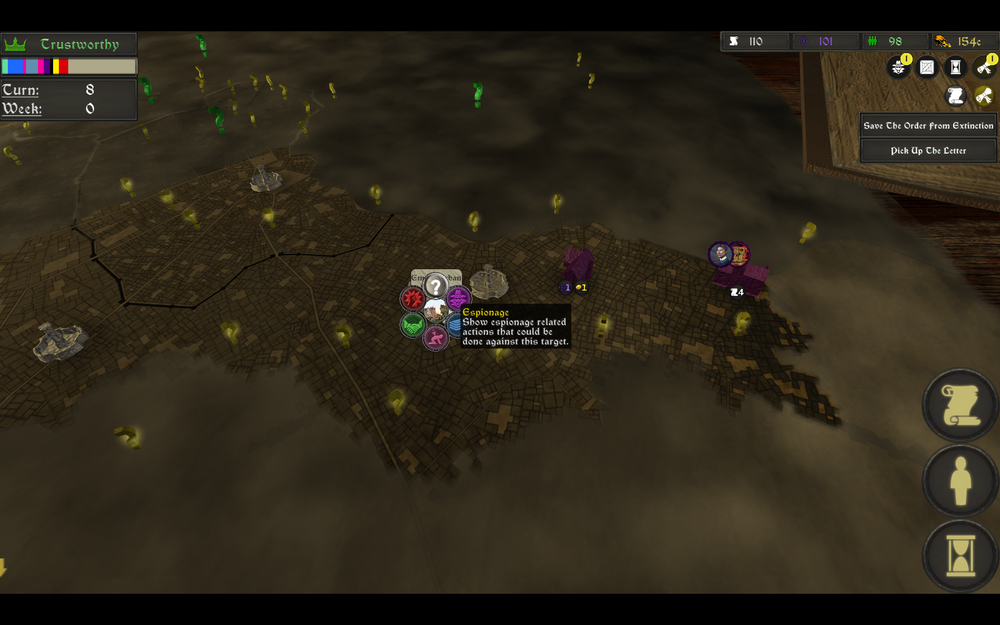Open the blue stacked layers action
The height and width of the screenshot is (625, 1000).
pos(456,324)
